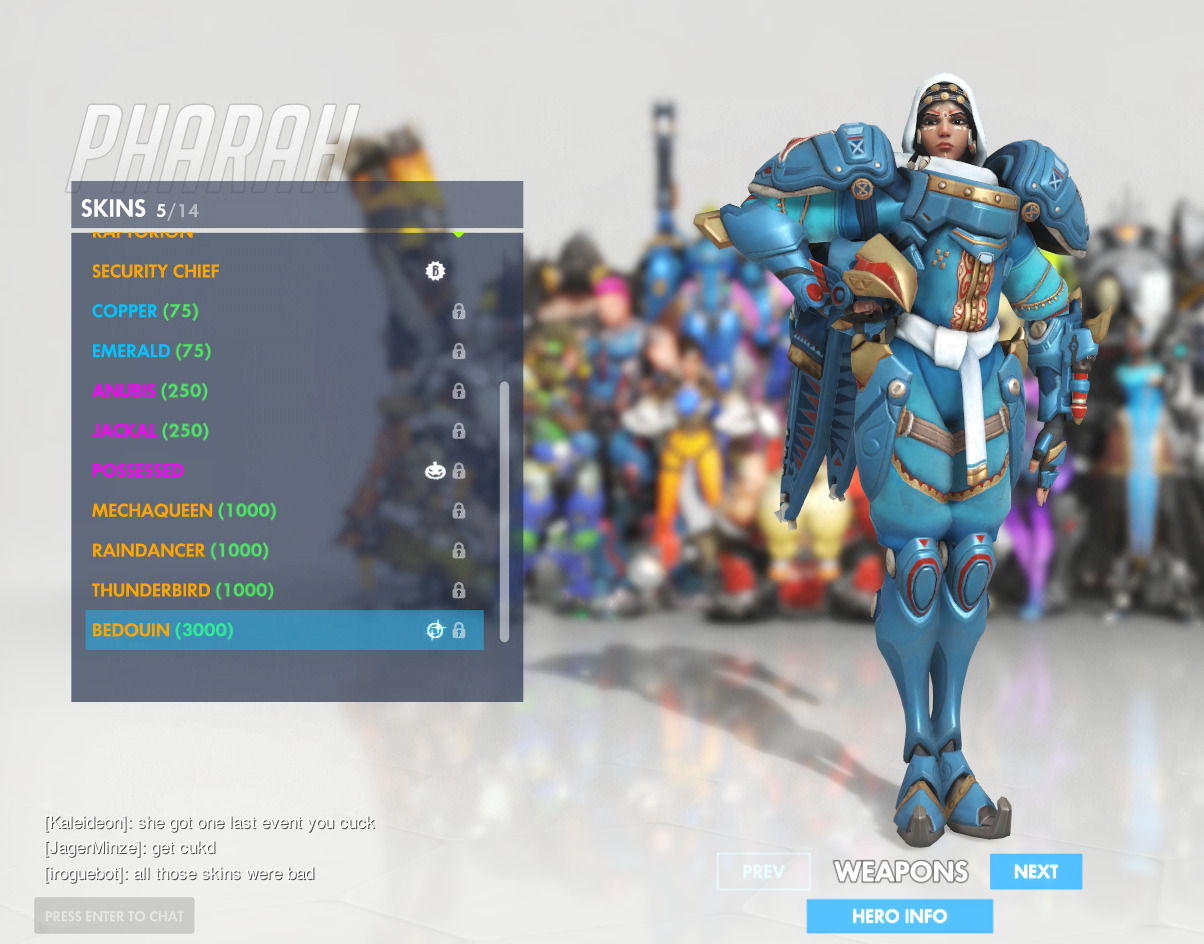
Task: Go back with the PREV button
Action: [x=763, y=872]
